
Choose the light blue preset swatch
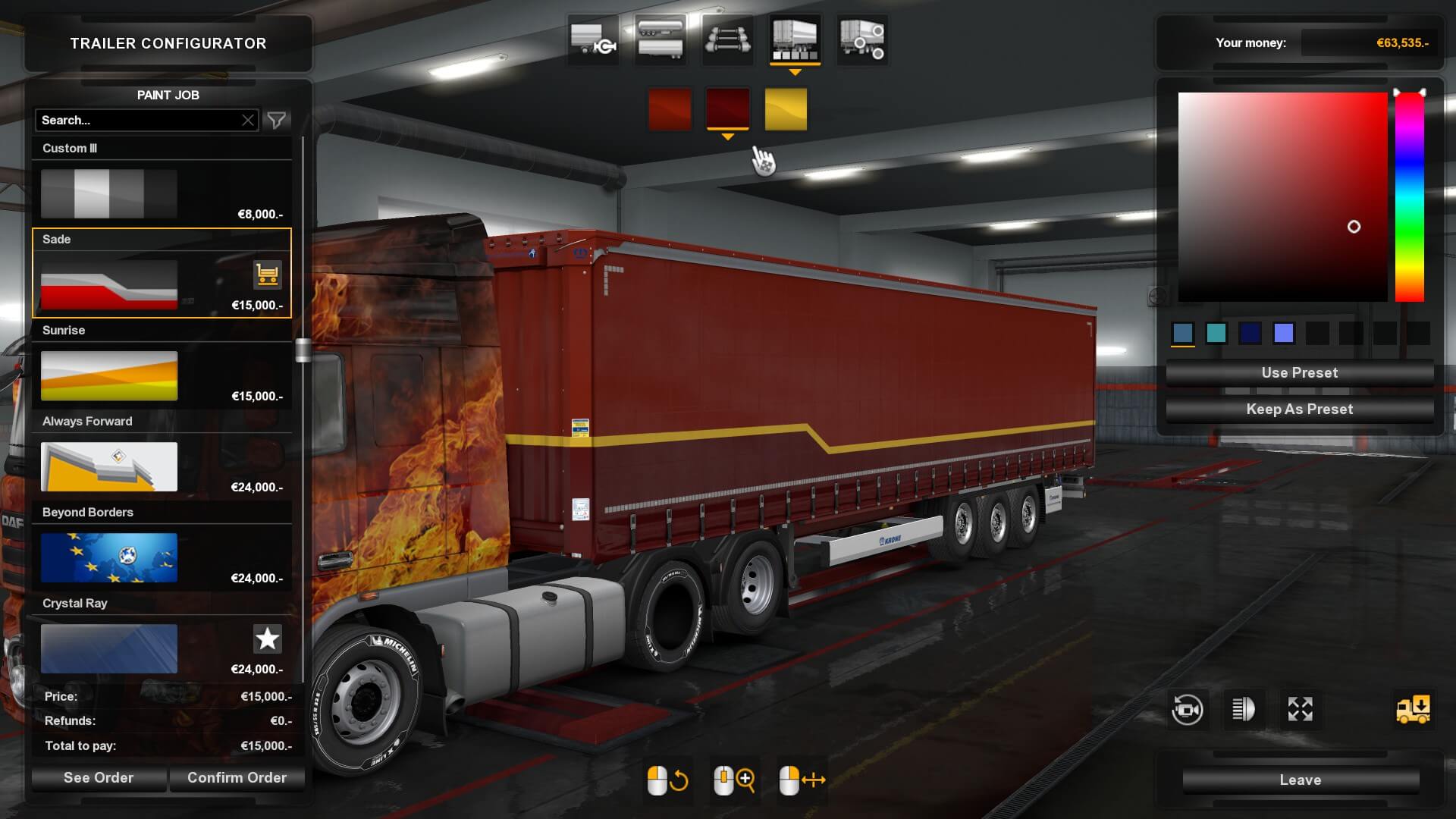[1283, 333]
